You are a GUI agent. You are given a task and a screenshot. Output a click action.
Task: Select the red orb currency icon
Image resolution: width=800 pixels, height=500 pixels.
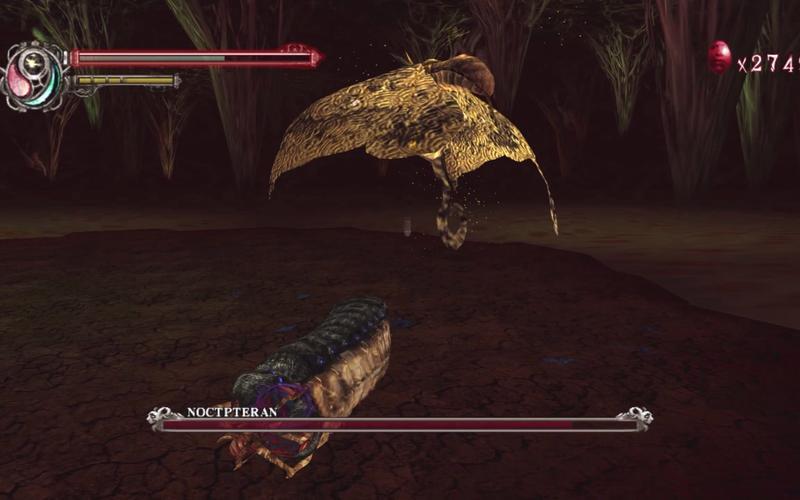pos(719,58)
